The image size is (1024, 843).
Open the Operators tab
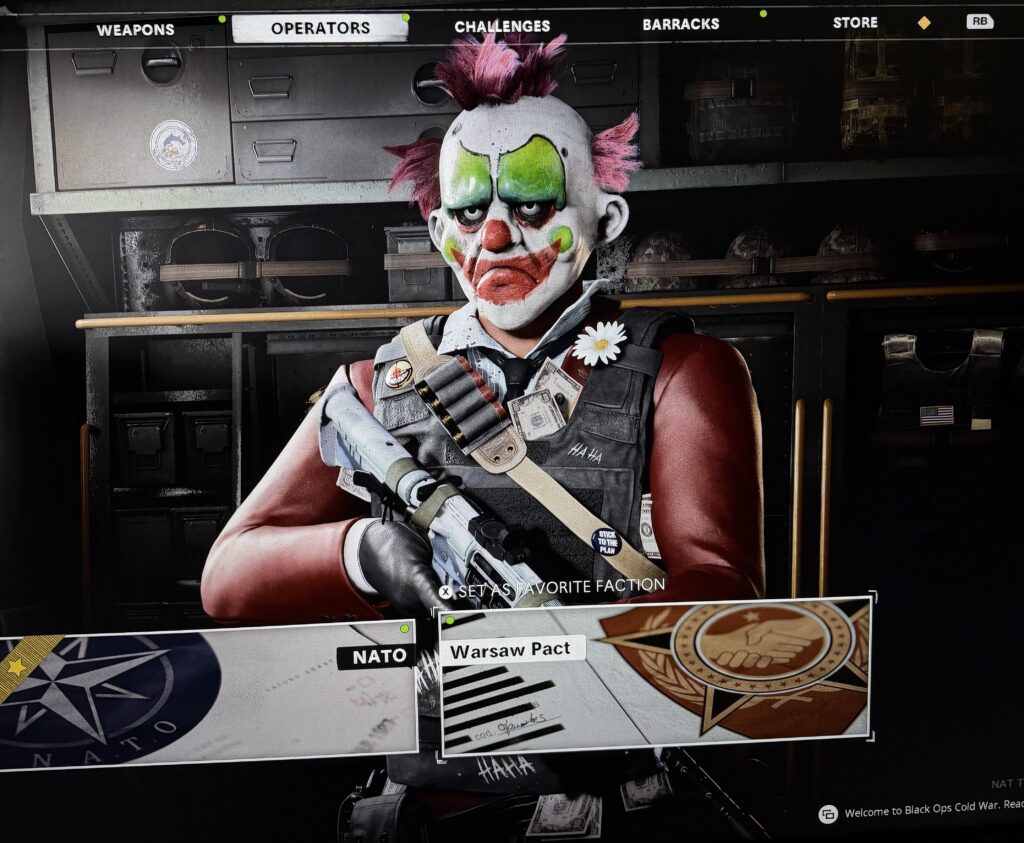pos(320,28)
